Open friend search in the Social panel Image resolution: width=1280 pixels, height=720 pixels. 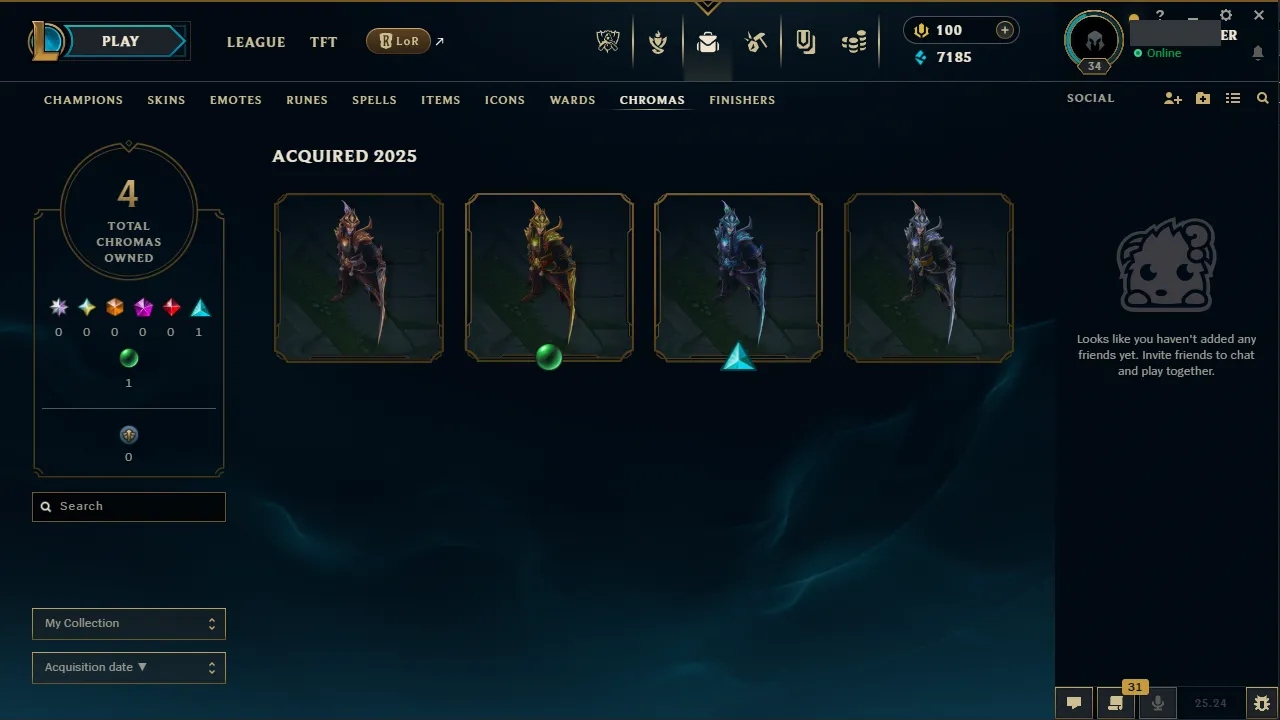1262,98
